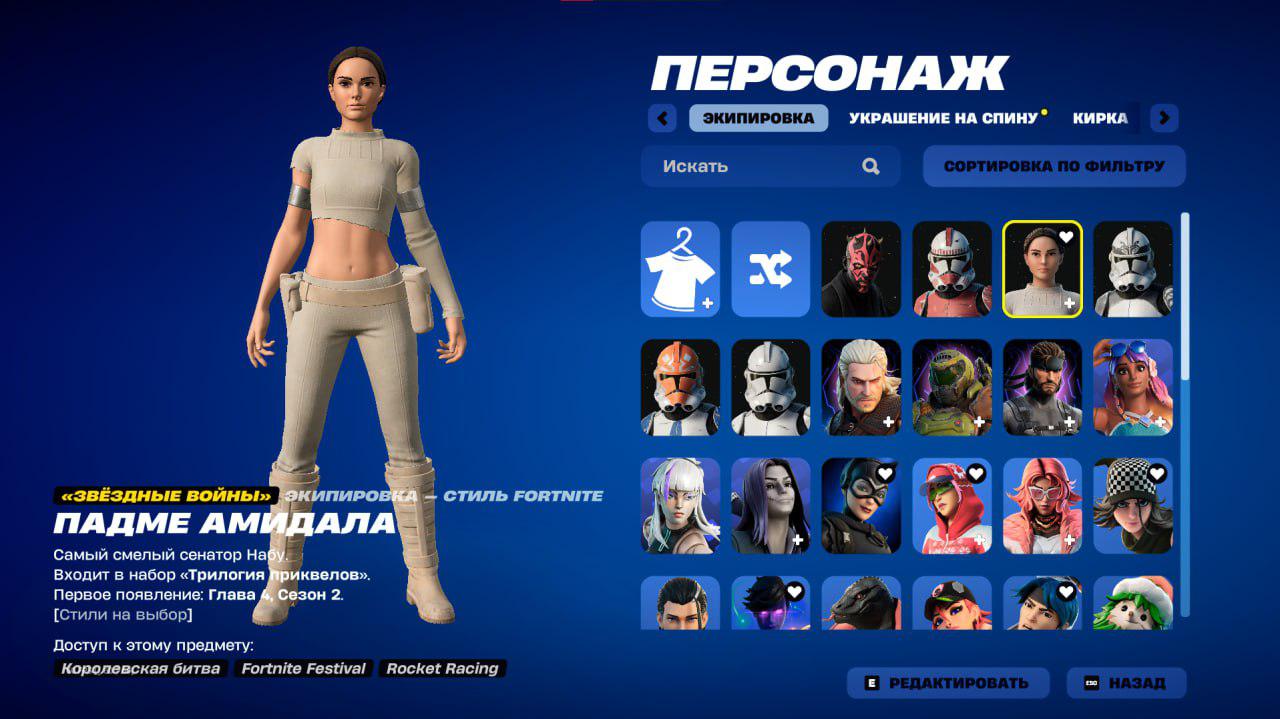The height and width of the screenshot is (719, 1280).
Task: Switch to the Экипировка tab
Action: coord(758,118)
